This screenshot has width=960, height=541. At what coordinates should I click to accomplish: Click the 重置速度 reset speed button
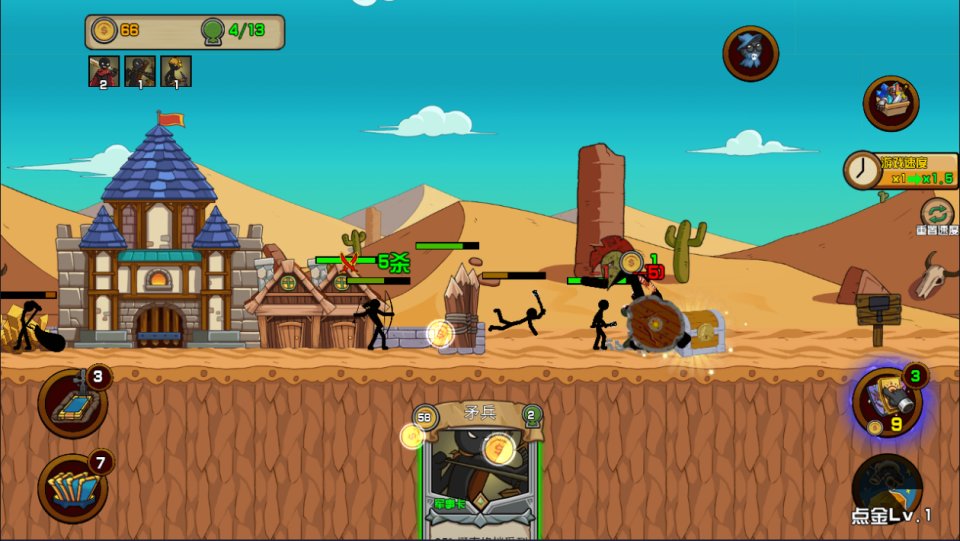click(x=937, y=215)
